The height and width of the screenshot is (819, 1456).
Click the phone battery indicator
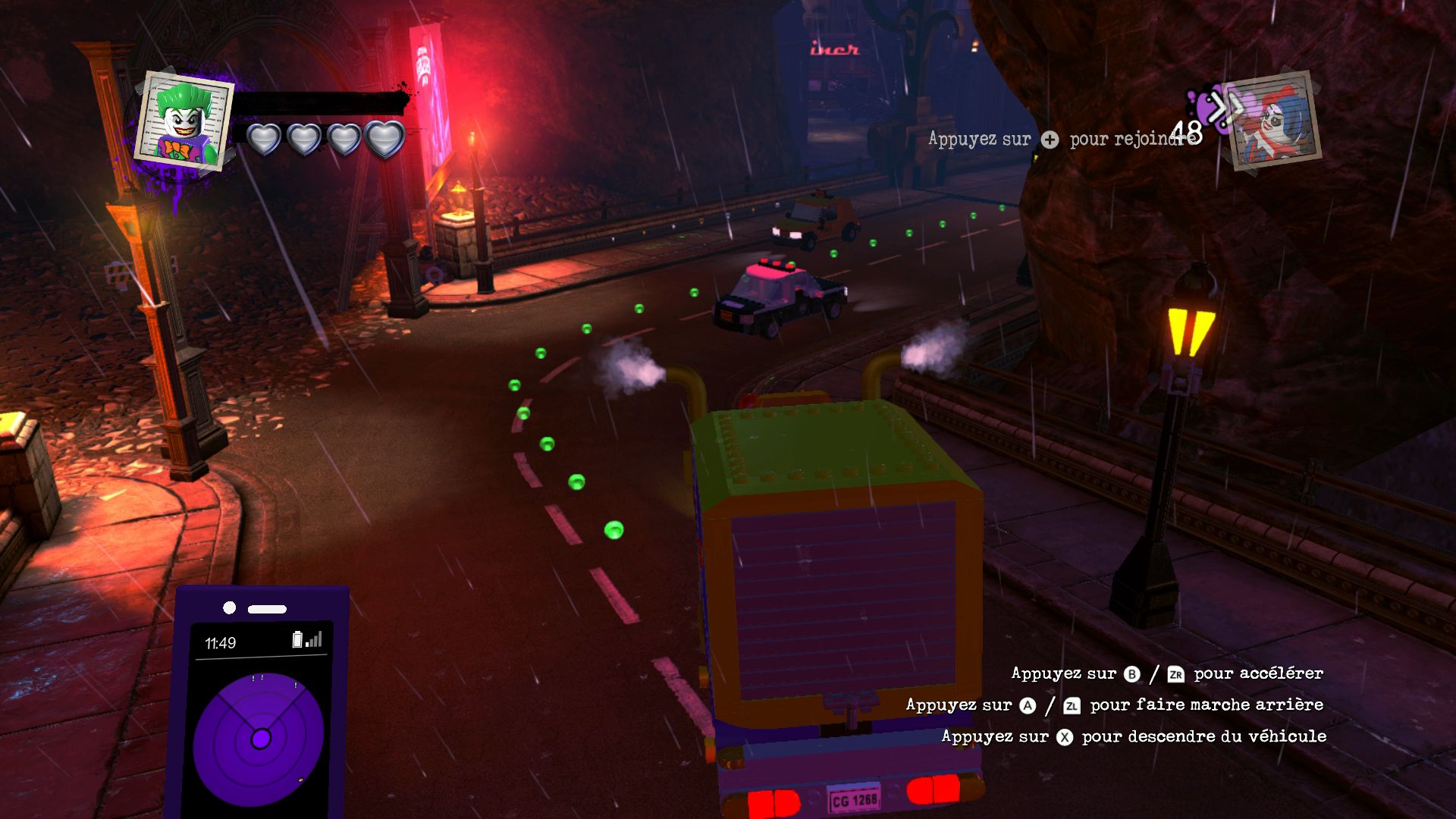297,639
